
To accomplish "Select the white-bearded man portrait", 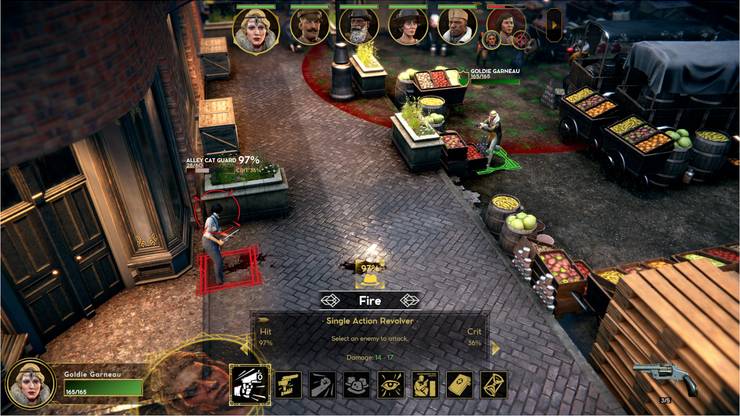I will point(359,27).
